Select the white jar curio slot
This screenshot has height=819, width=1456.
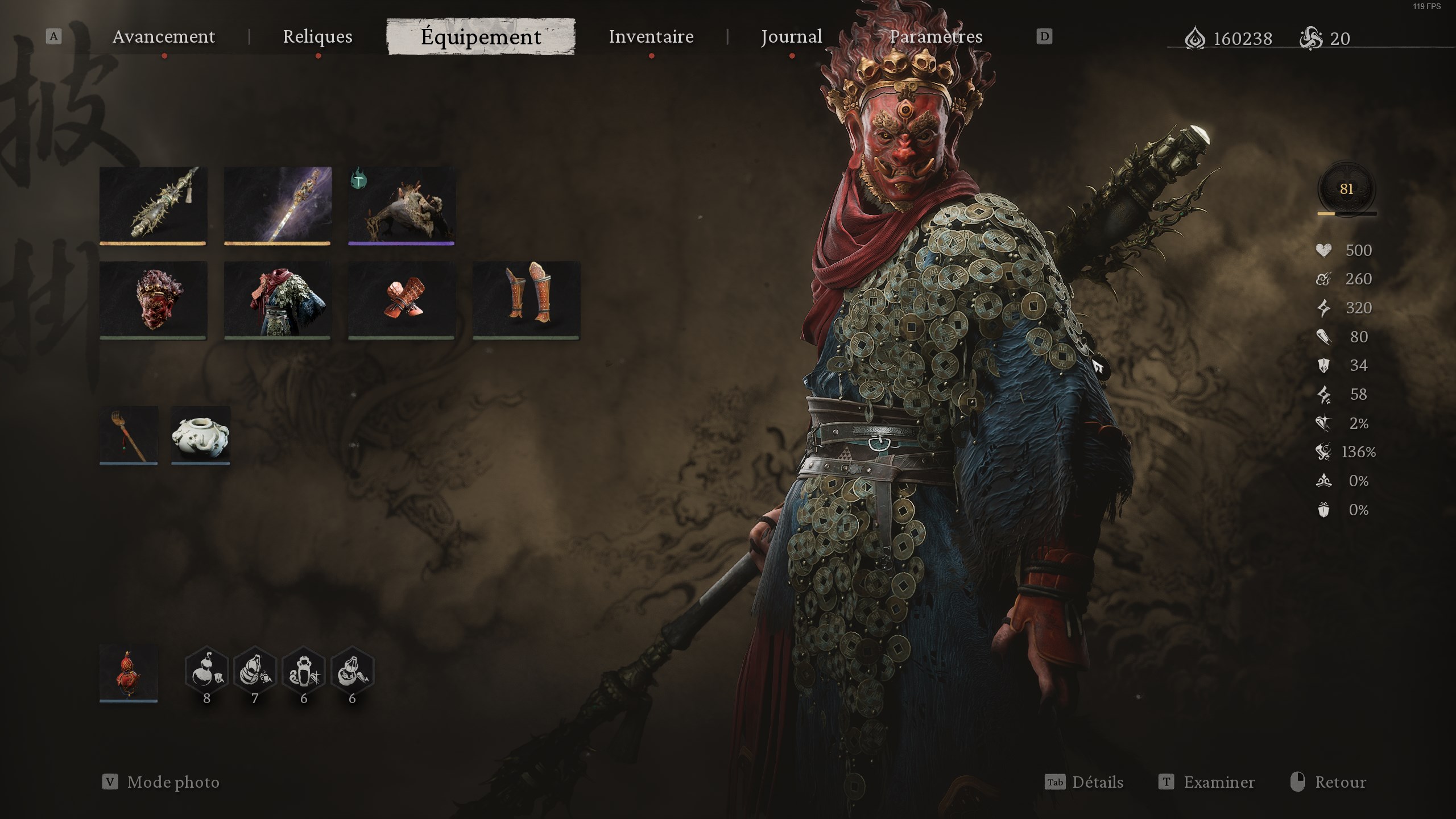coord(200,435)
